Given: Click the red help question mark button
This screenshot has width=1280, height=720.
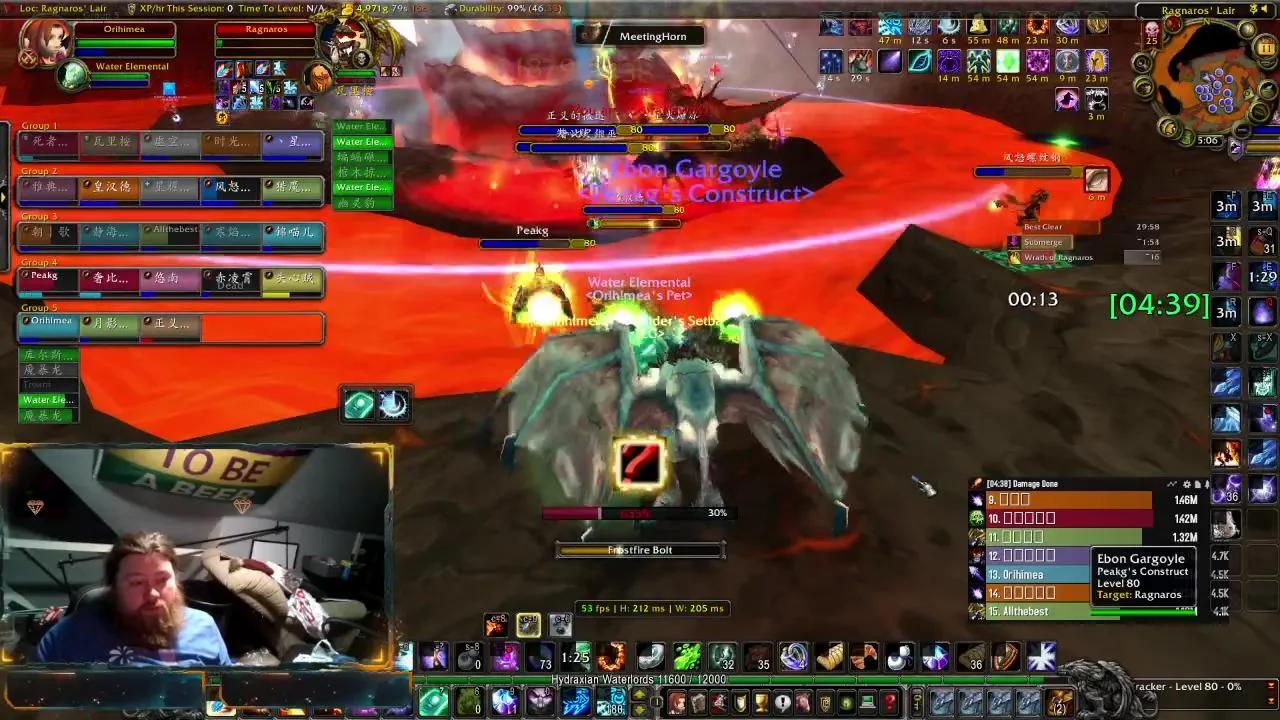Looking at the screenshot, I should tap(886, 701).
